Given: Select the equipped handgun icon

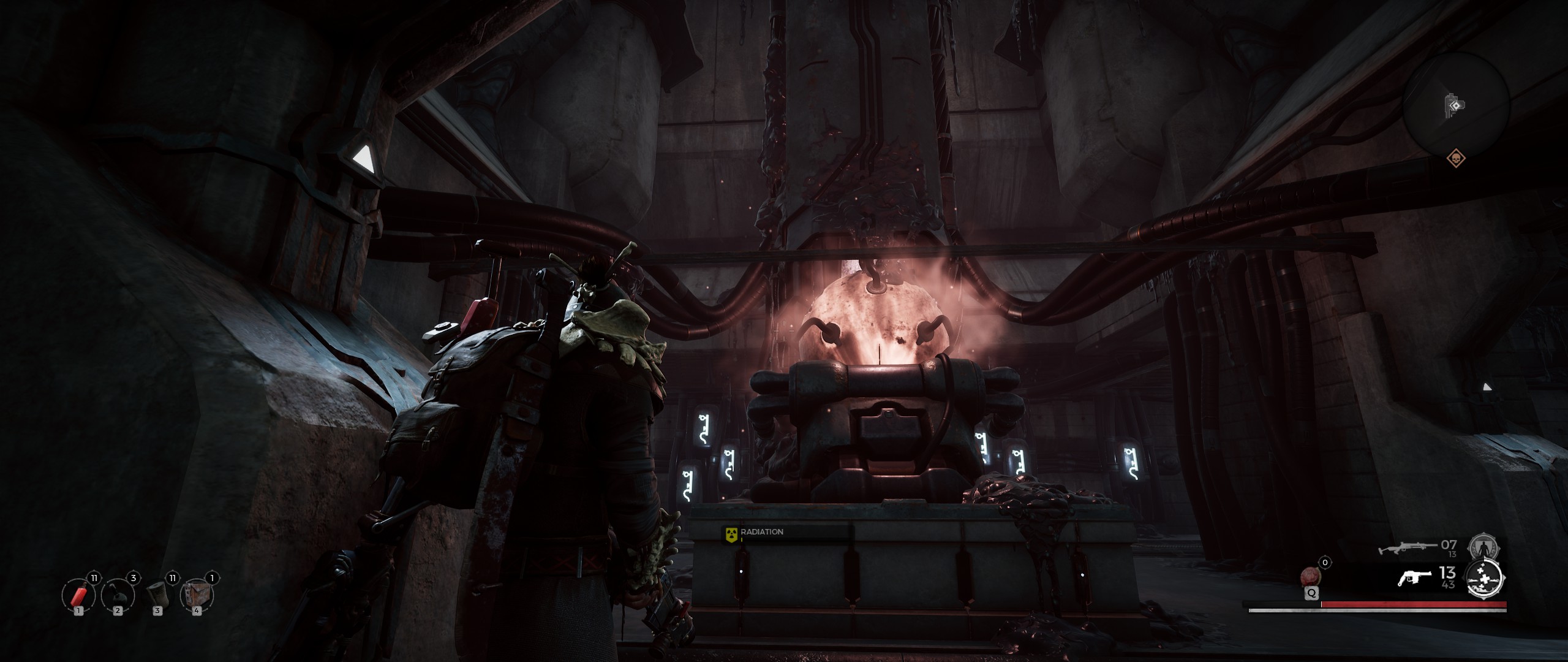Looking at the screenshot, I should pos(1415,577).
